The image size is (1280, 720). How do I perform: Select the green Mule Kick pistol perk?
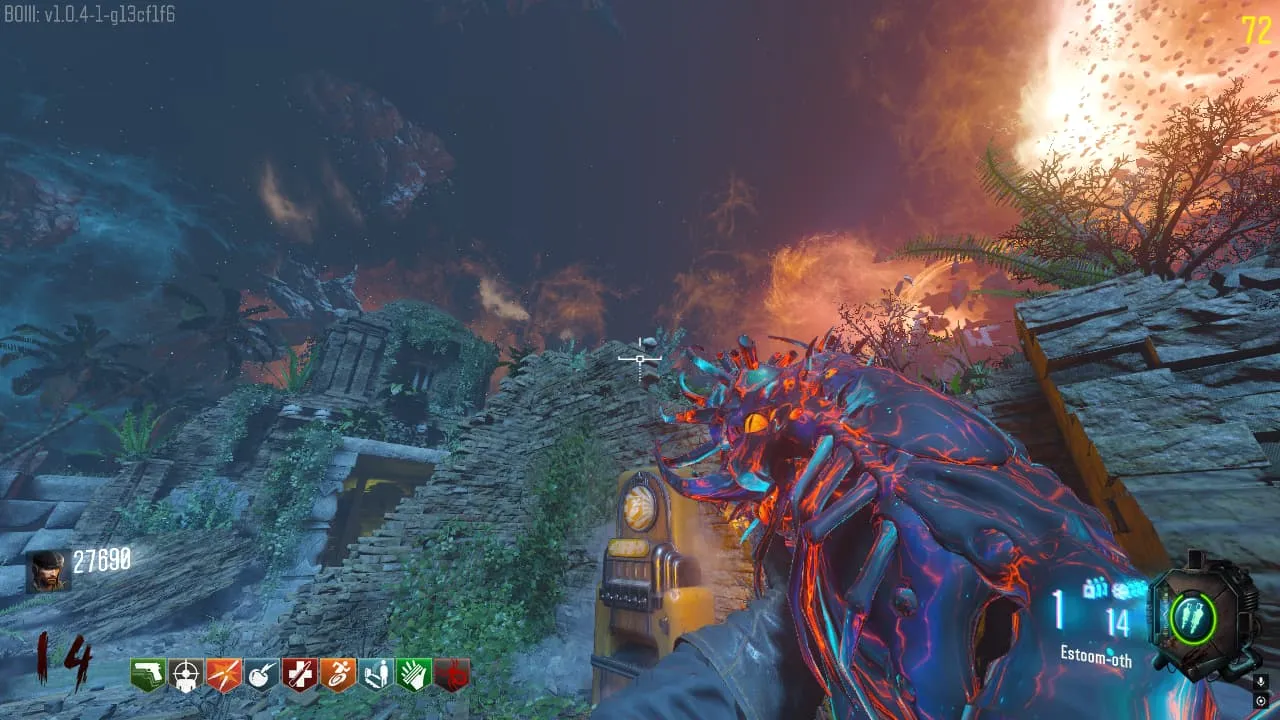pos(148,675)
